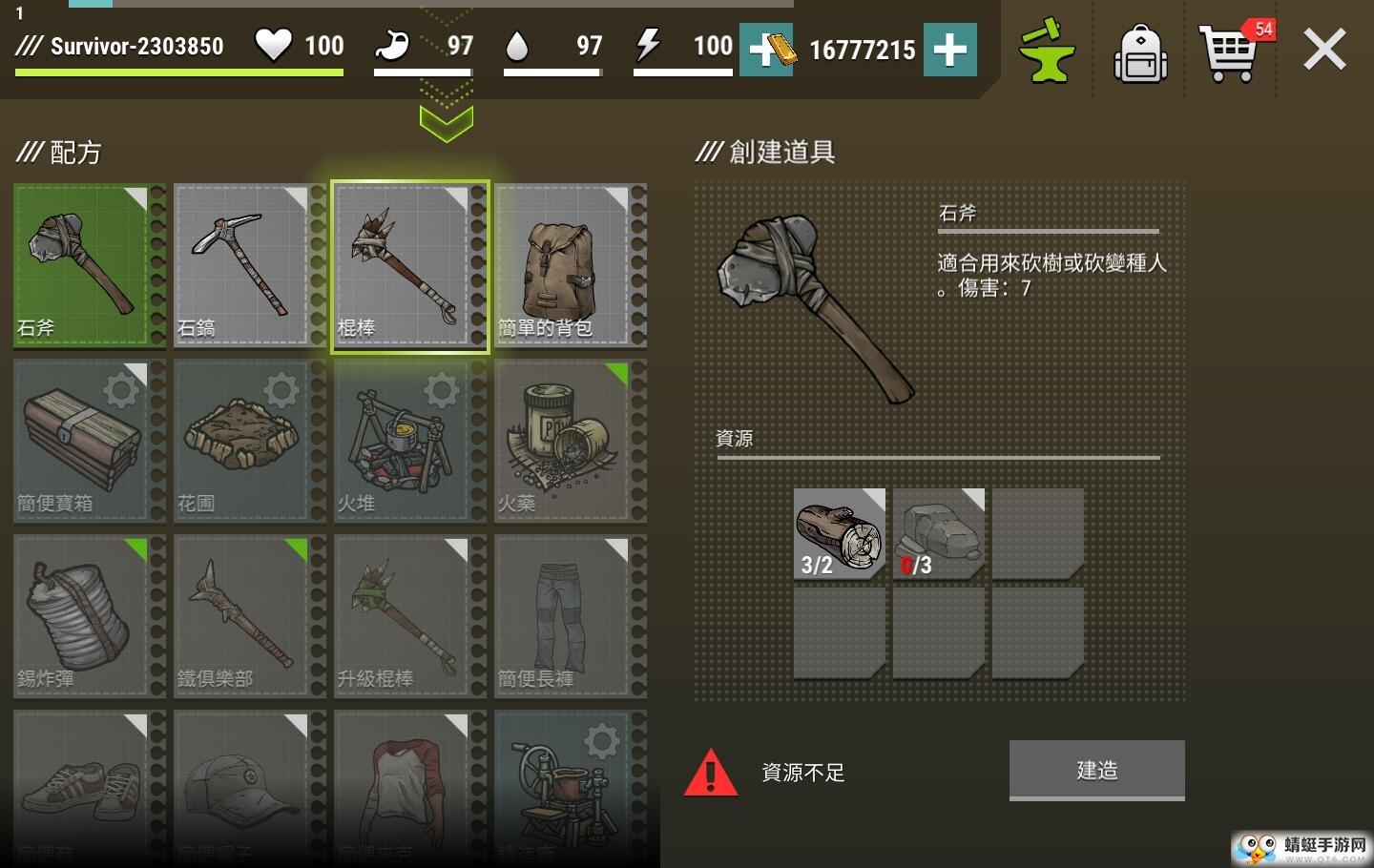Tap the green anvil crafting icon
1374x868 pixels.
pyautogui.click(x=1046, y=52)
